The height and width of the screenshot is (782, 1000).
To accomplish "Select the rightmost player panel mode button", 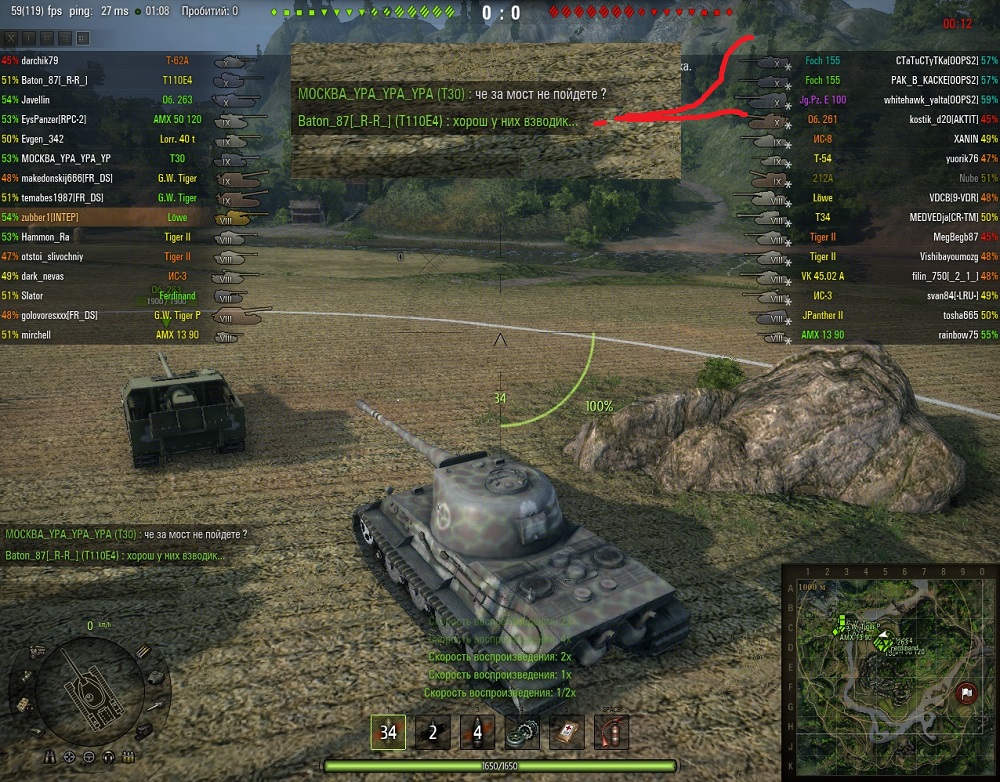I will 83,38.
